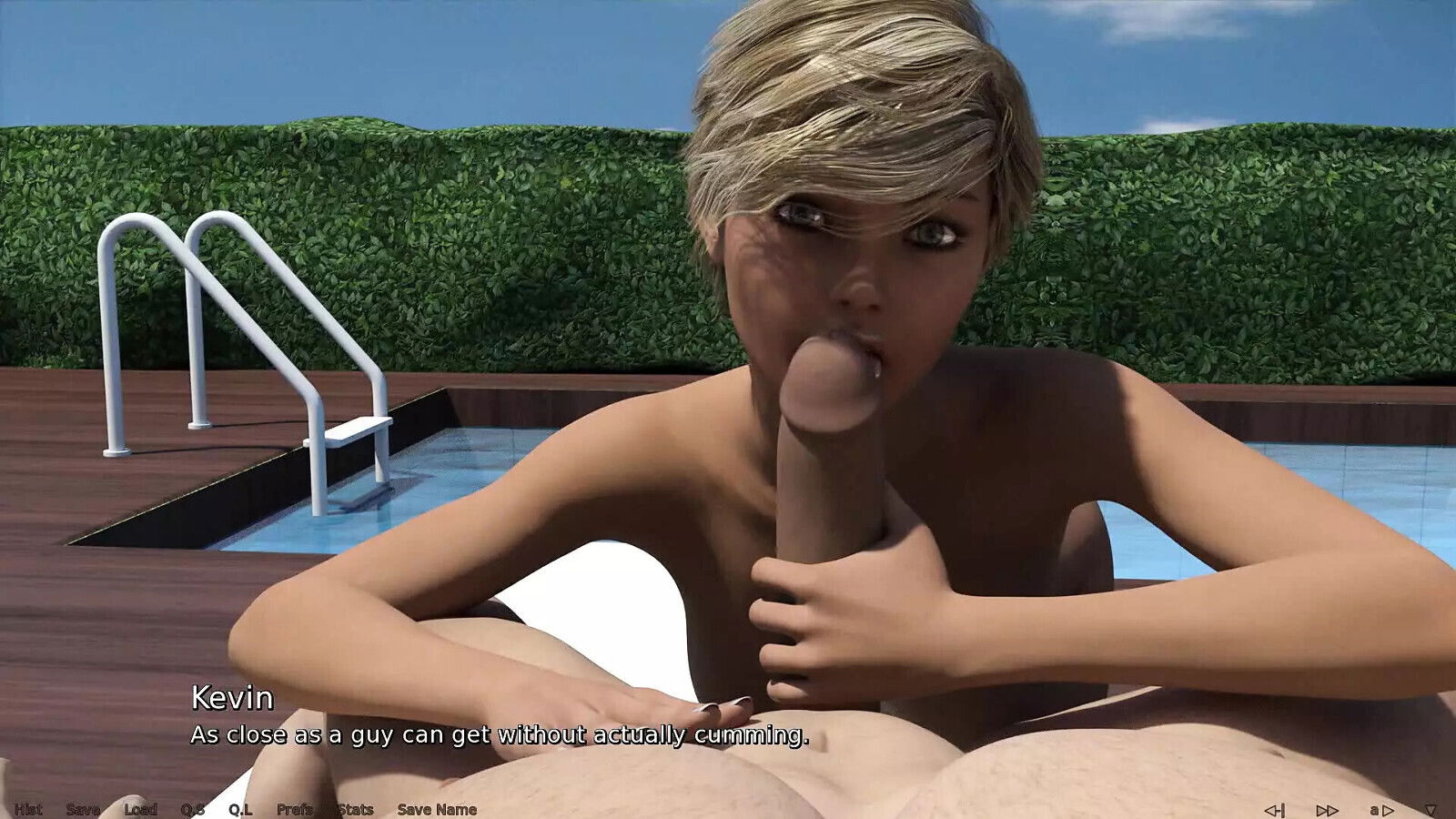
Task: Quick load your last save with Q.L
Action: 242,809
